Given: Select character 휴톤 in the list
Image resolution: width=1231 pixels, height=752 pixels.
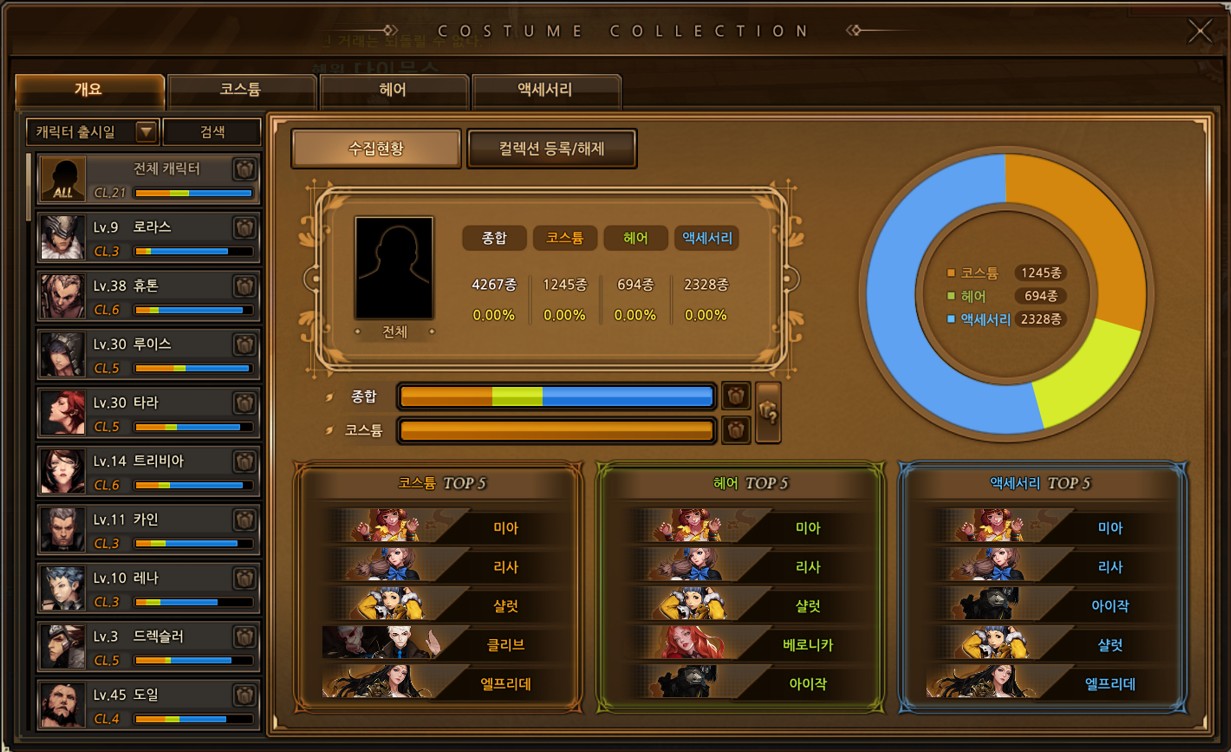Looking at the screenshot, I should (148, 295).
